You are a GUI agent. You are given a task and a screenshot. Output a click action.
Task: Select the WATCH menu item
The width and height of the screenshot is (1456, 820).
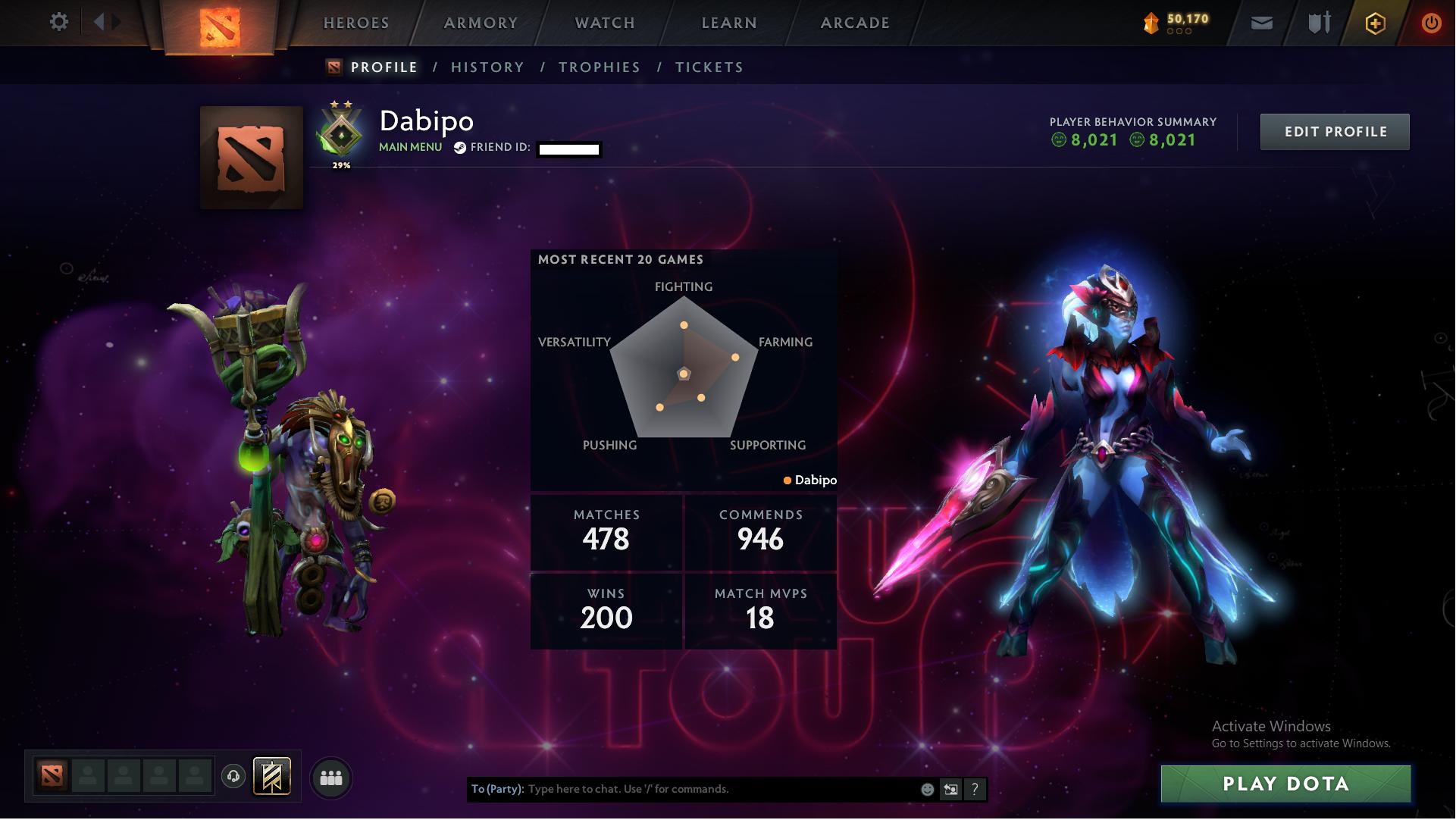(x=603, y=23)
